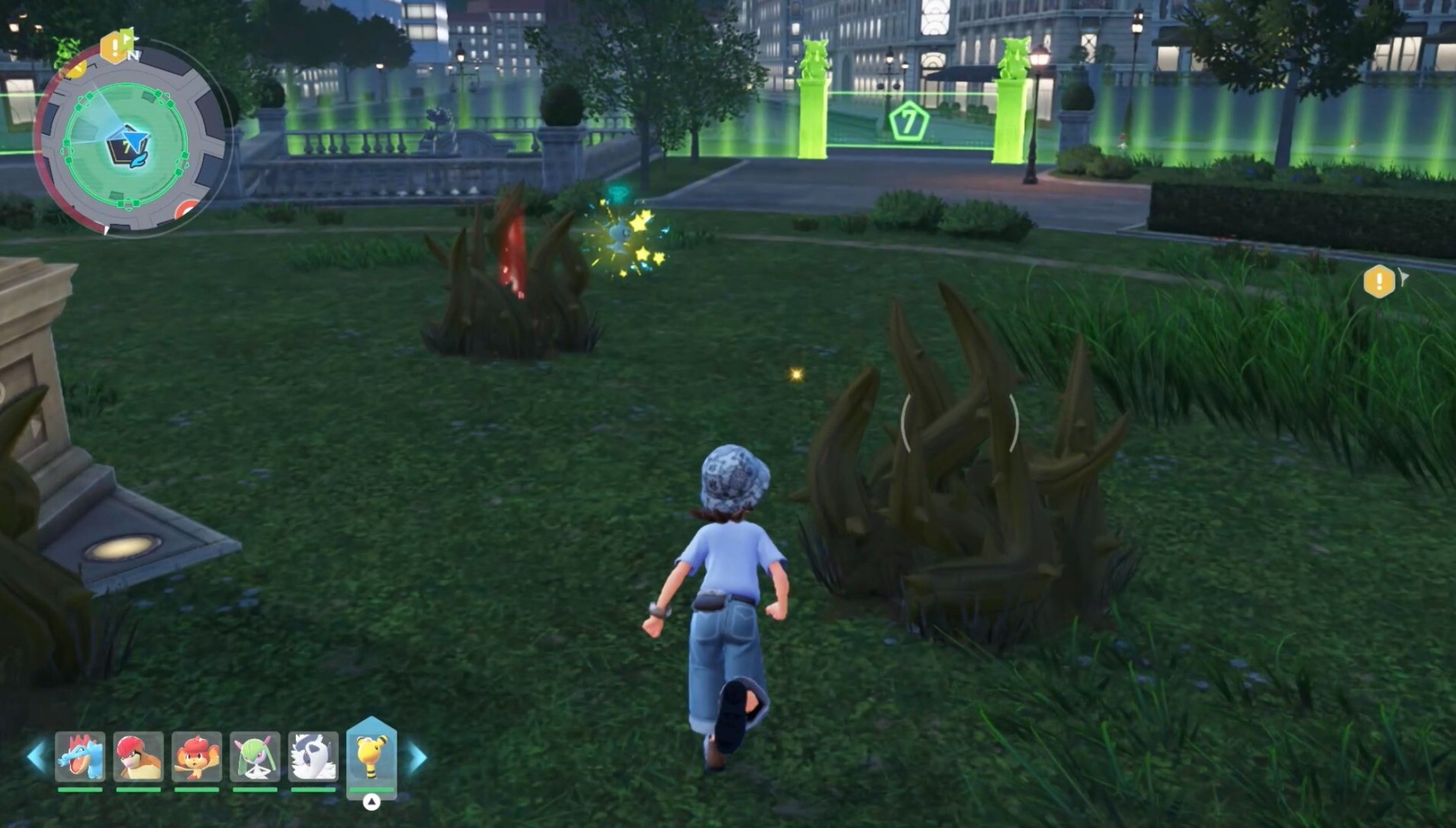Switch to Pansear in the party bar
1456x828 pixels.
tap(197, 757)
